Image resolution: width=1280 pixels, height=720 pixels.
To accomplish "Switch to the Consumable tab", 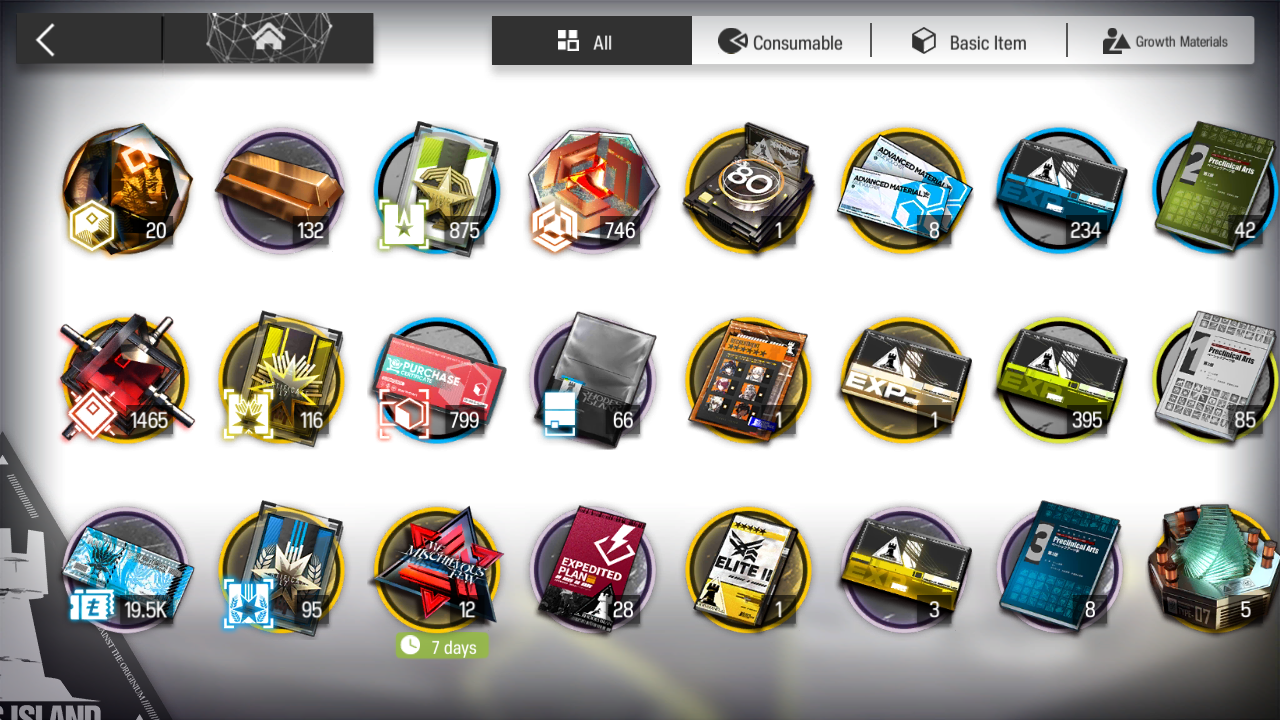I will [781, 42].
